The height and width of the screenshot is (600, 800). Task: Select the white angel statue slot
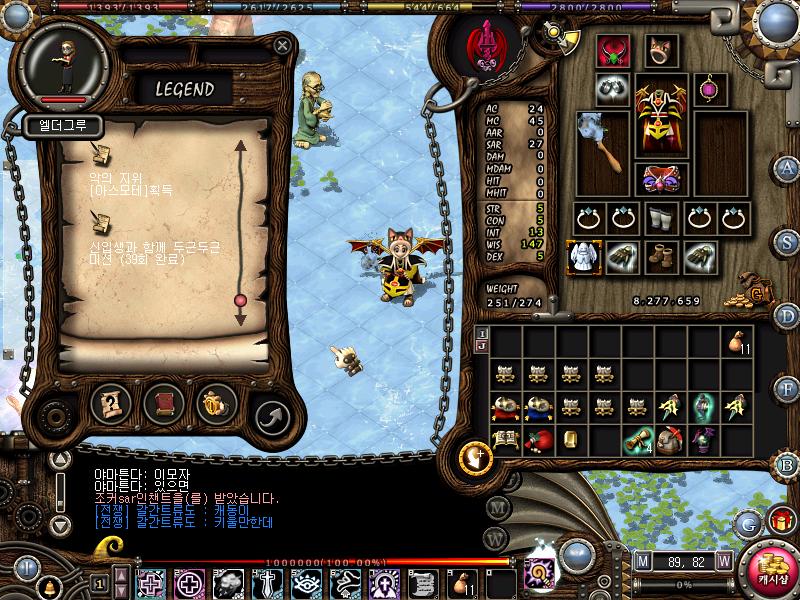click(584, 258)
